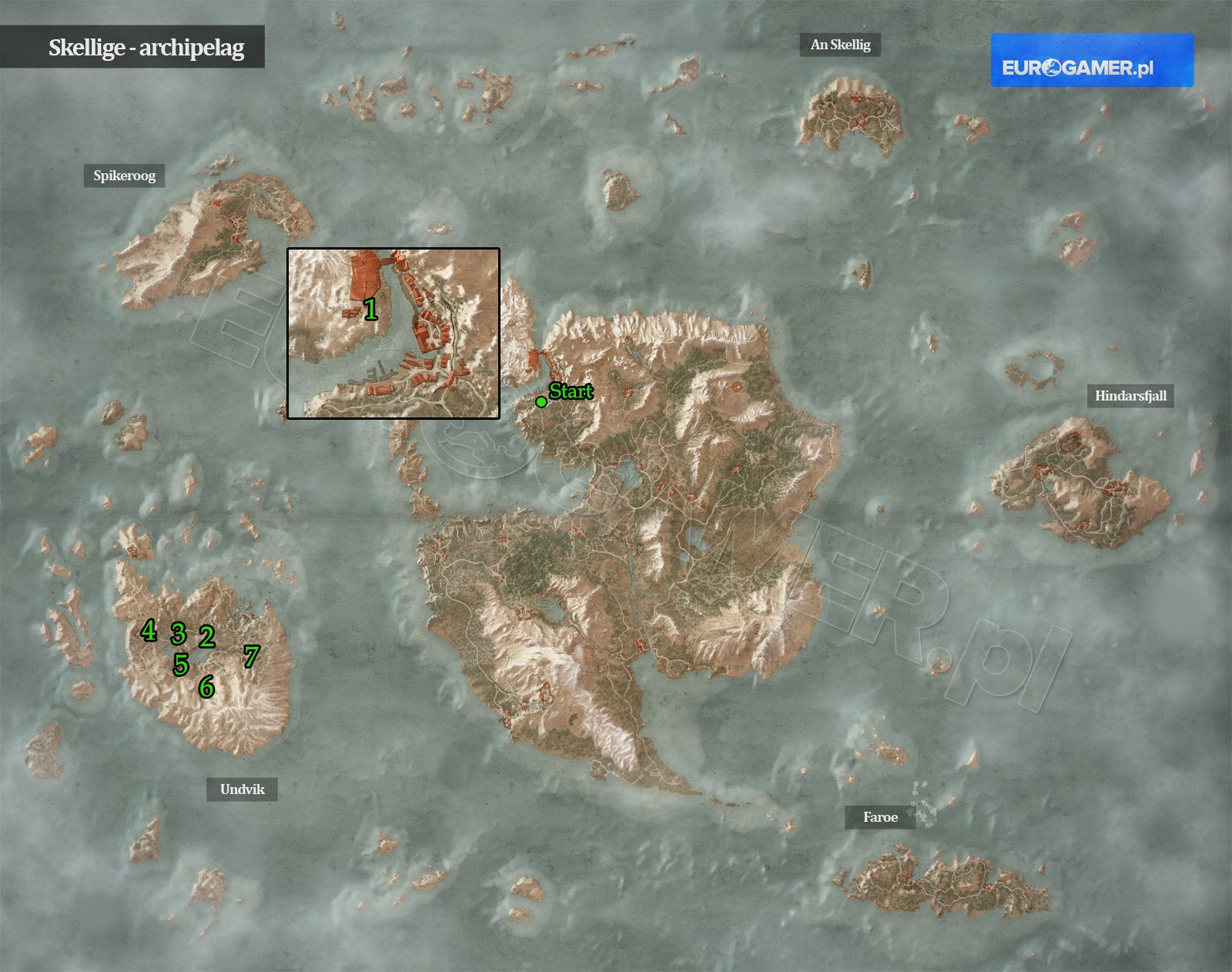Select the Spikeroog island label
The height and width of the screenshot is (972, 1232).
point(125,176)
